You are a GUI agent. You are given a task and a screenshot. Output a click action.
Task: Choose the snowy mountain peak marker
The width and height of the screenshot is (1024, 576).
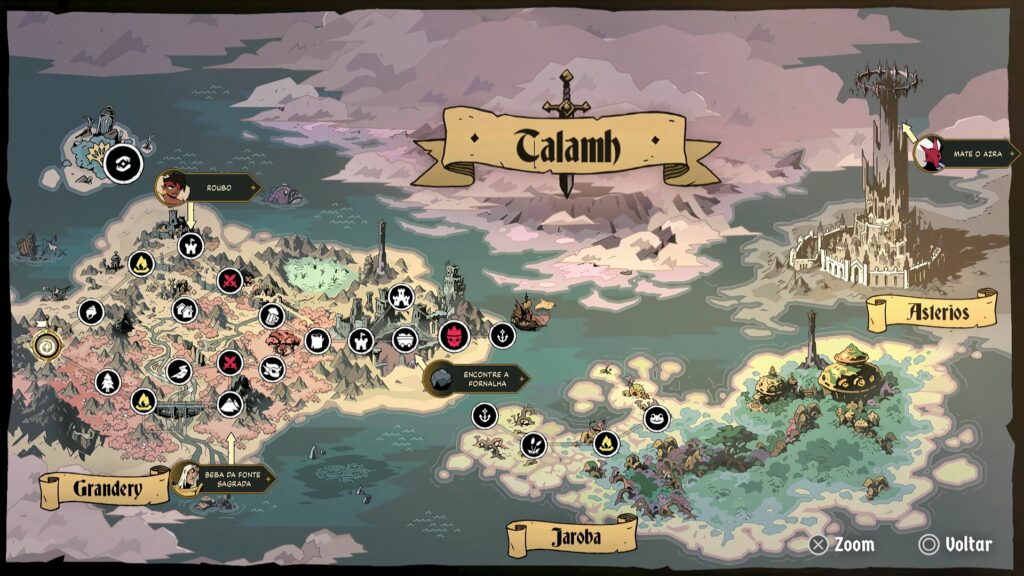pyautogui.click(x=230, y=404)
